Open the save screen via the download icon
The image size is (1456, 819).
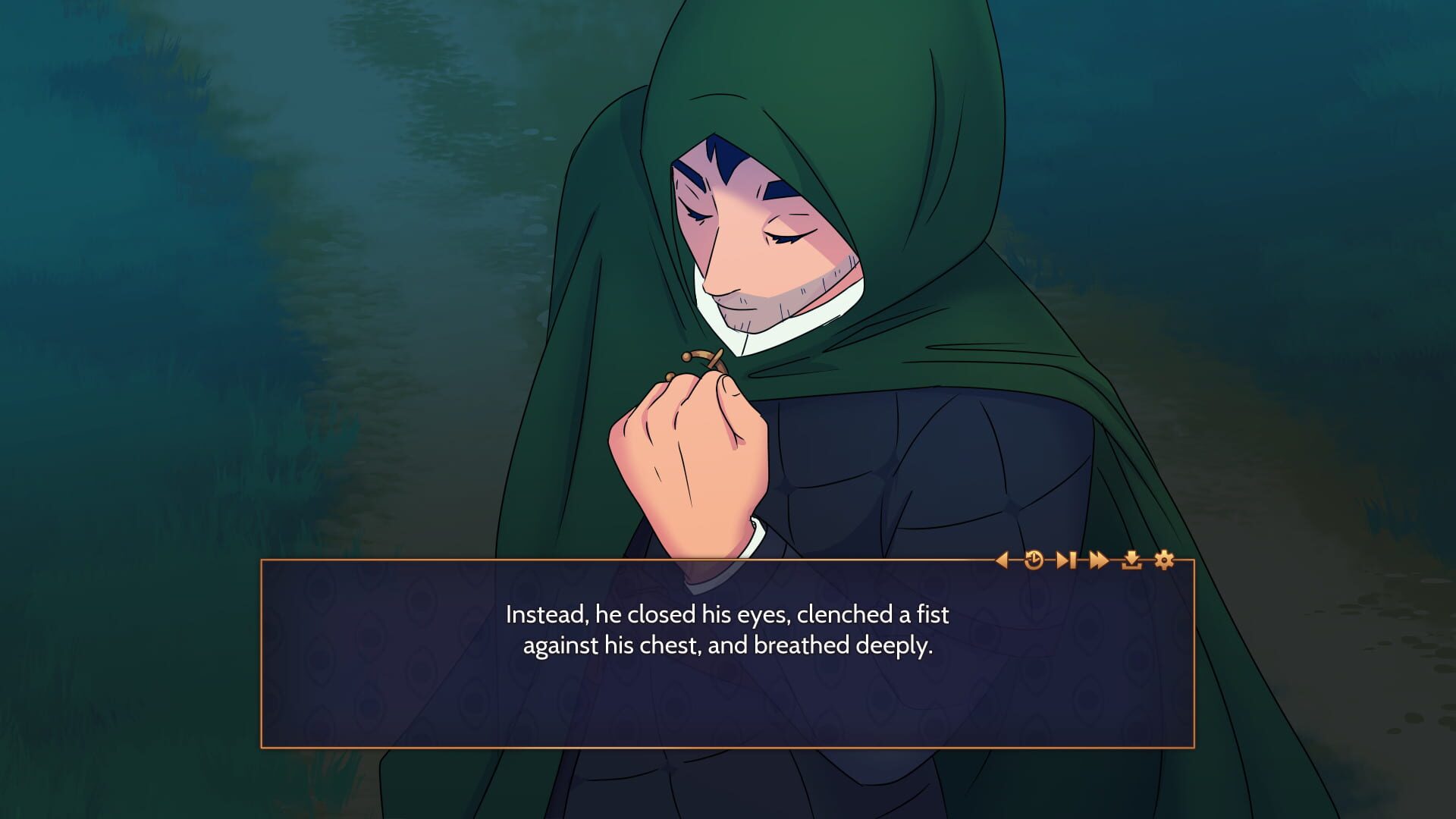(x=1131, y=560)
